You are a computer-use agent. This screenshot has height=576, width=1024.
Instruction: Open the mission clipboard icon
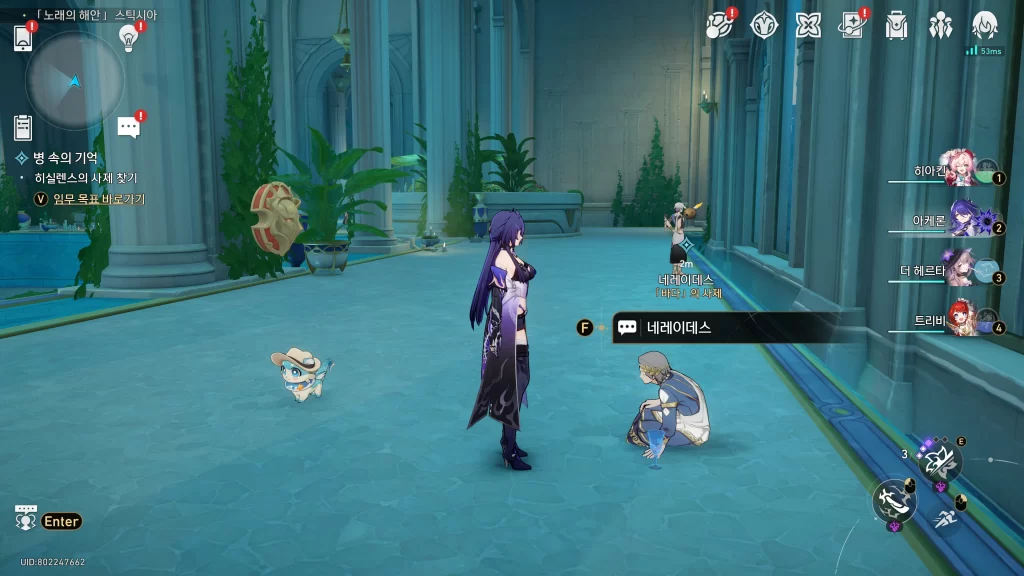point(23,127)
